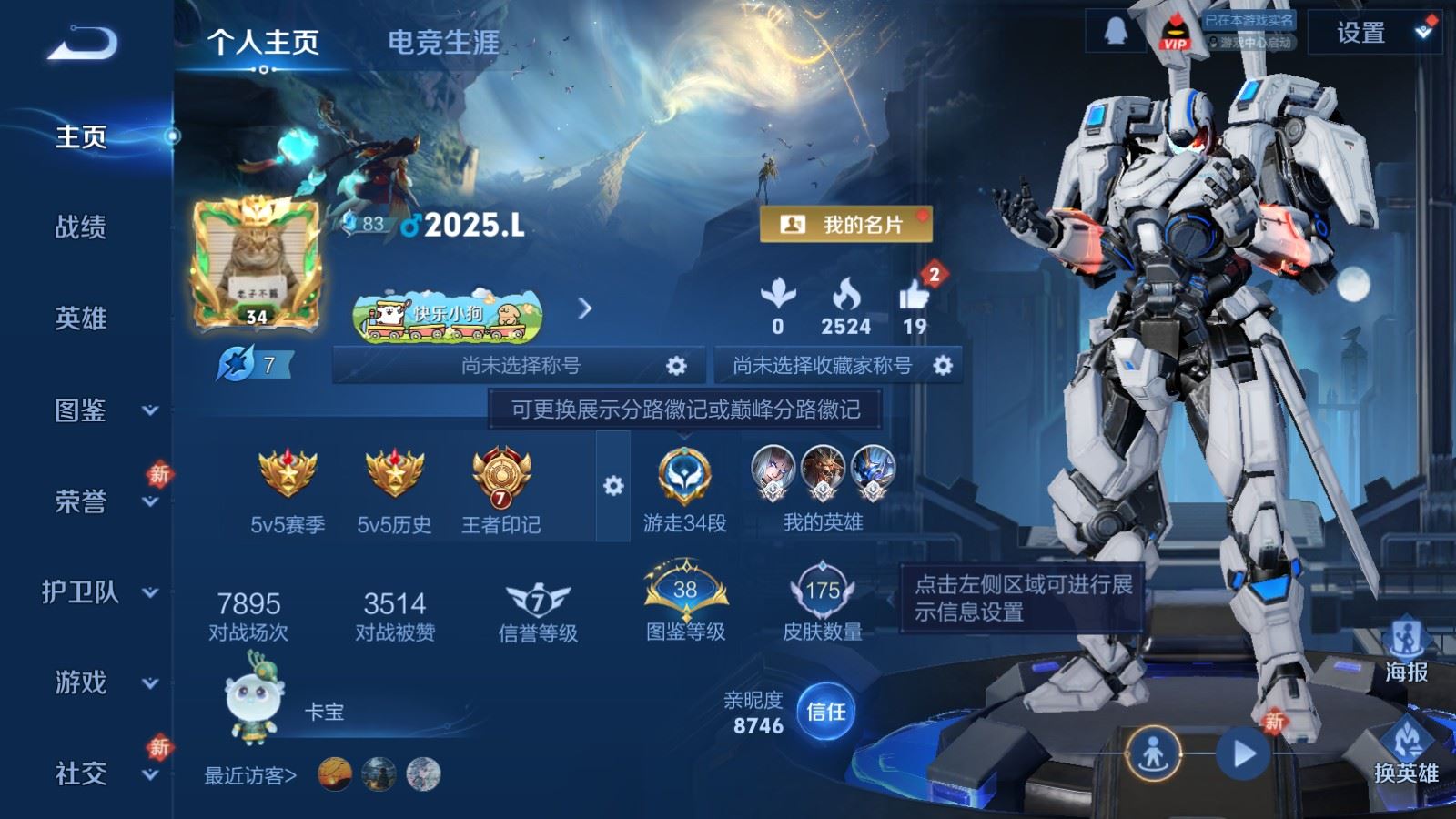Image resolution: width=1456 pixels, height=819 pixels.
Task: Expand the 荣誉 sidebar section
Action: pyautogui.click(x=78, y=501)
